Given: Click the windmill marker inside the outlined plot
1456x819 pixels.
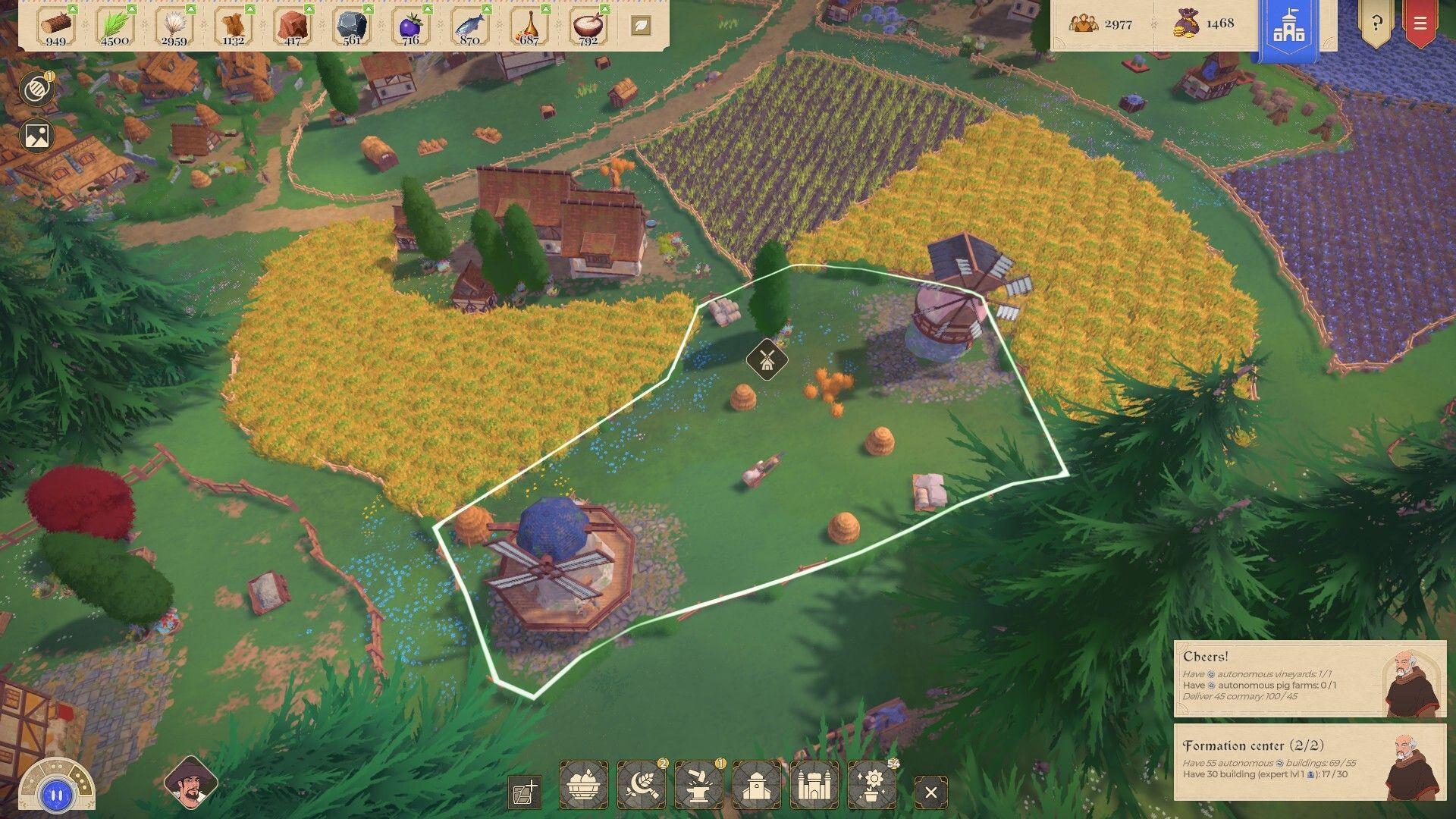Looking at the screenshot, I should 766,358.
